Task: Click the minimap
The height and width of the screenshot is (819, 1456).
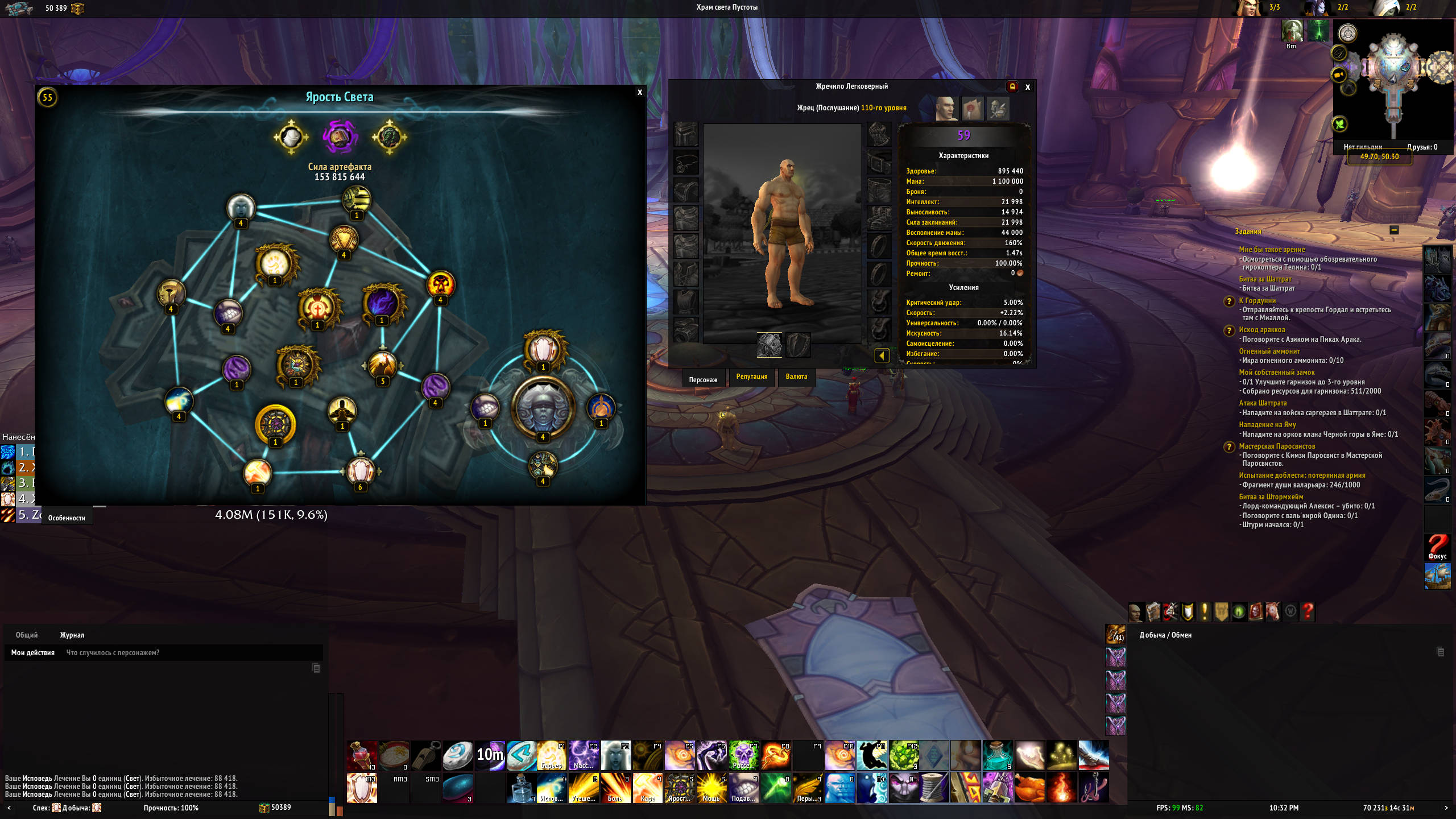Action: pyautogui.click(x=1393, y=80)
